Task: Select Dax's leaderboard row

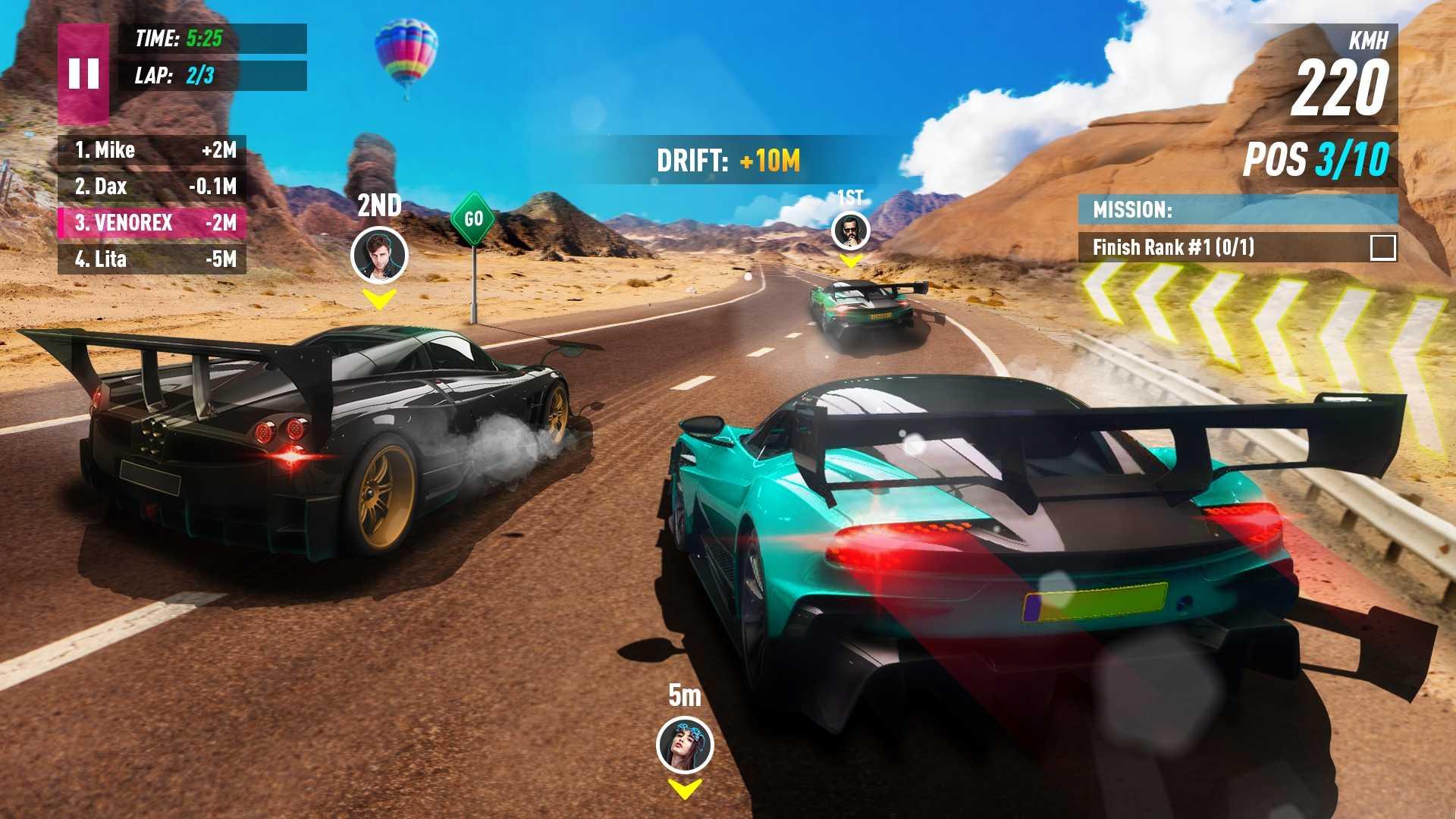Action: click(152, 187)
